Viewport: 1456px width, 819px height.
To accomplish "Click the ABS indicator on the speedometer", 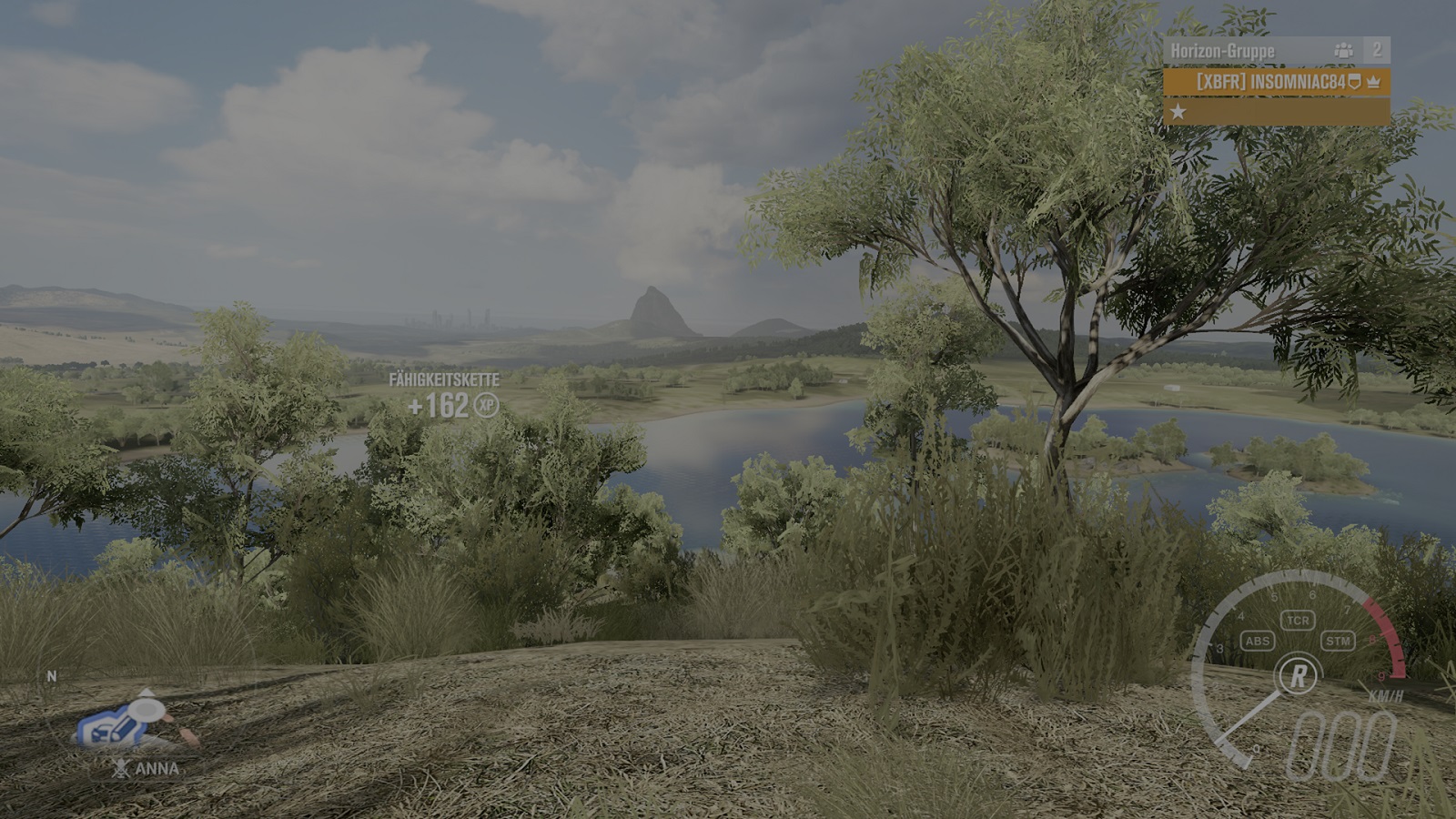I will pos(1257,641).
